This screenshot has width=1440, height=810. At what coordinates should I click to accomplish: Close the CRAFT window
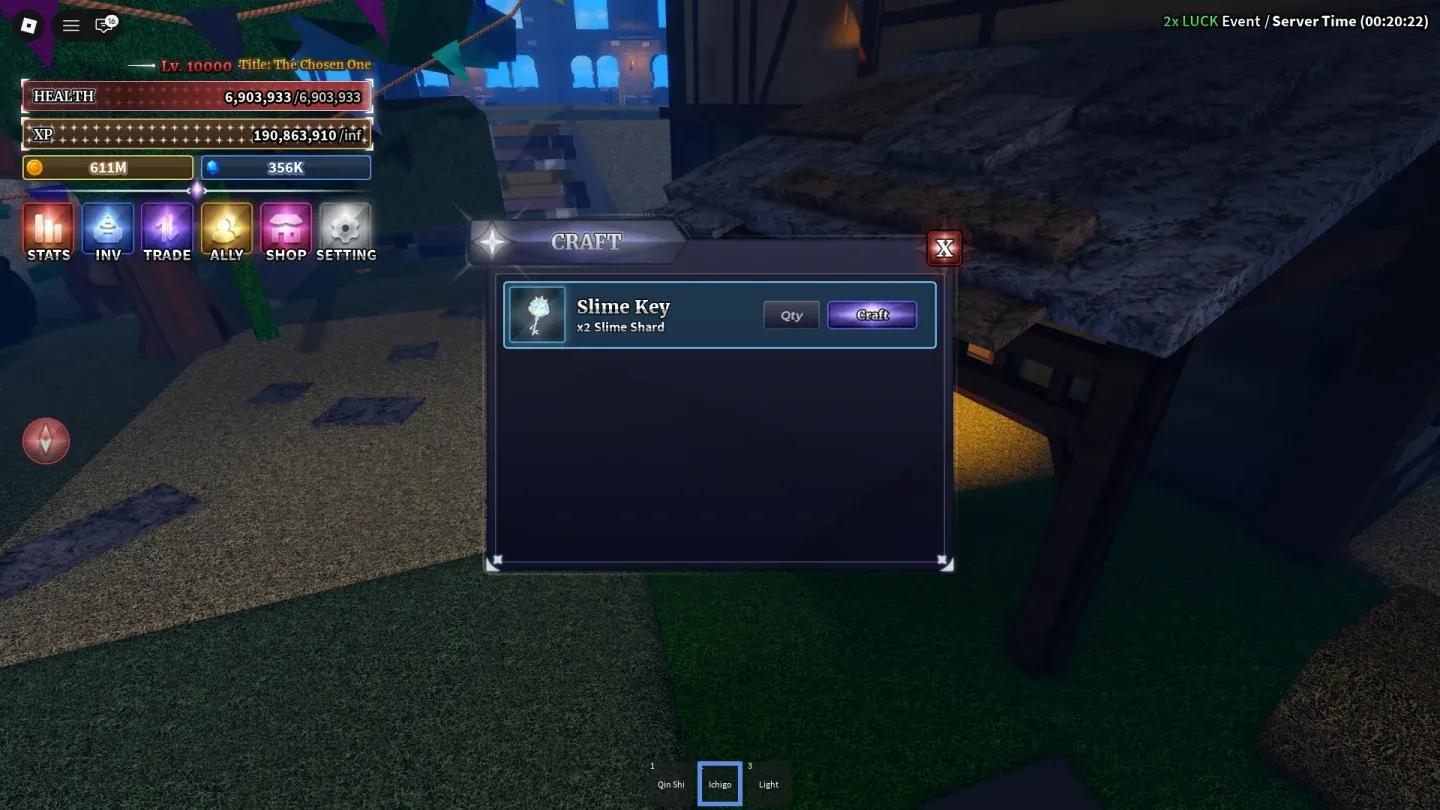[x=944, y=247]
